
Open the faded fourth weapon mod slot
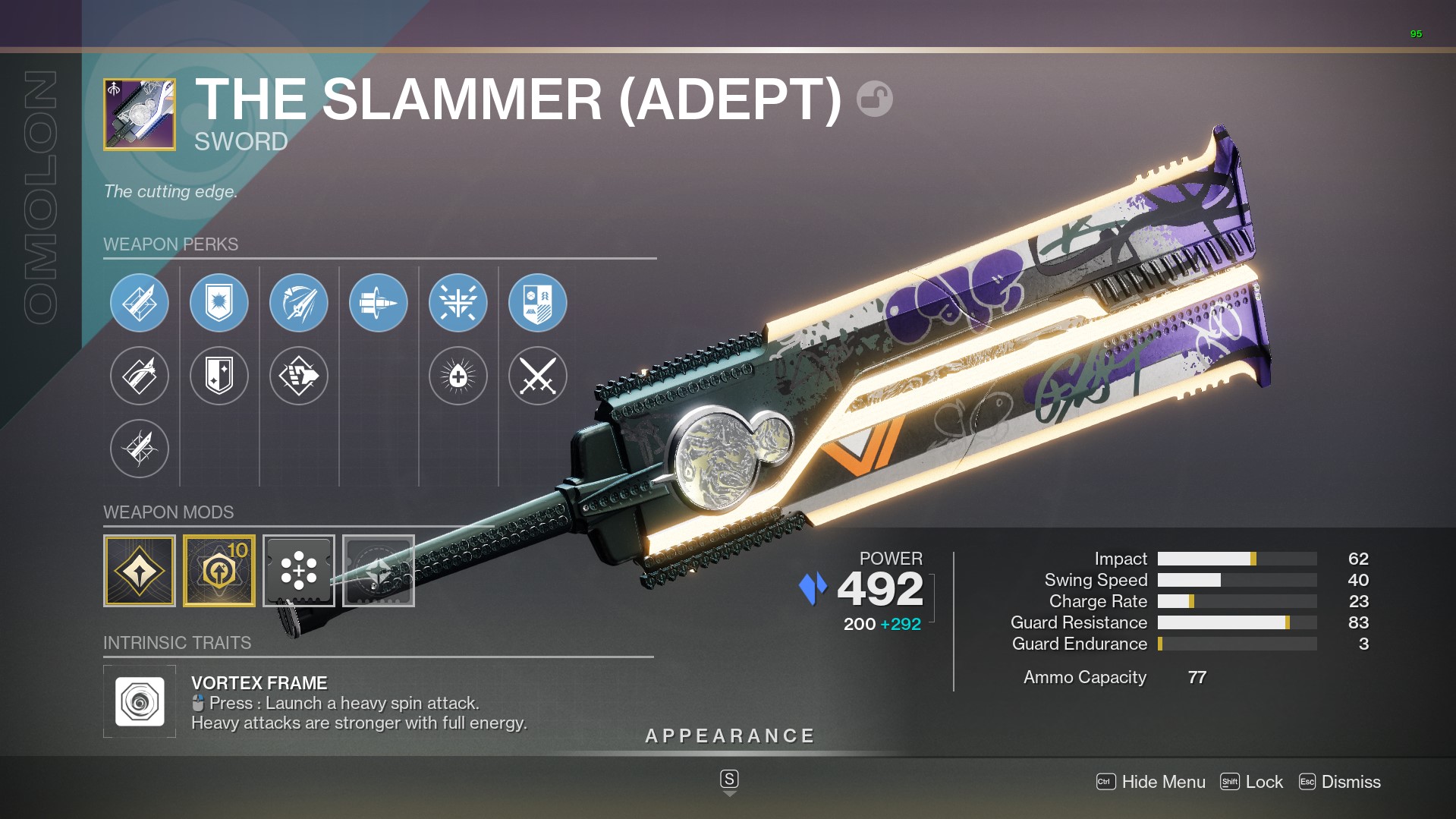point(379,571)
